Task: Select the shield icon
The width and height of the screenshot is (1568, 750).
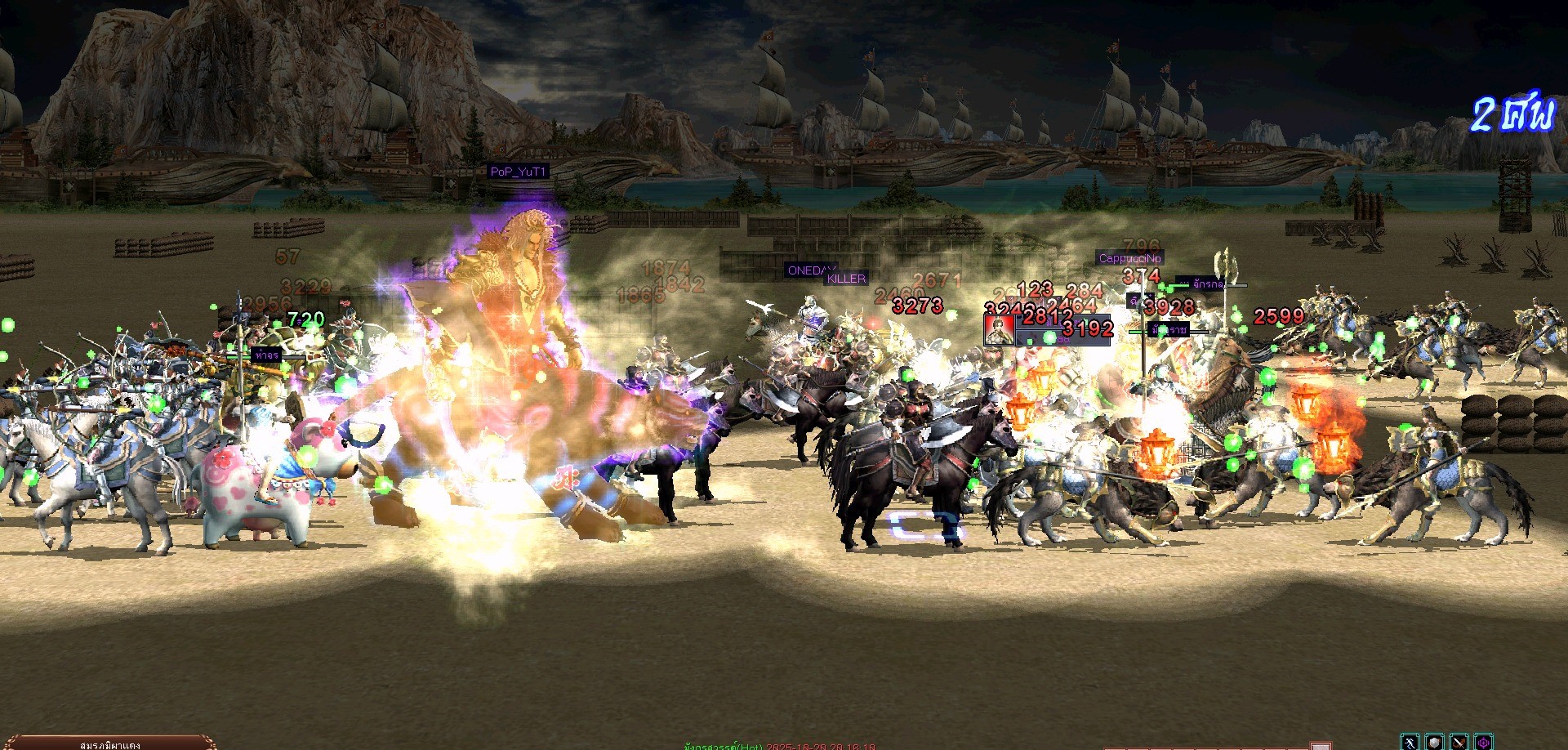Action: click(x=1435, y=742)
